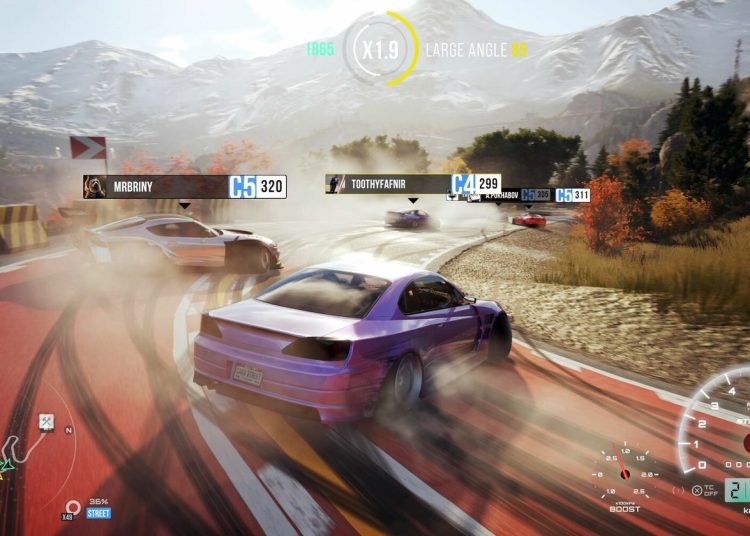Click the north compass marker on minimap
The height and width of the screenshot is (536, 750).
(x=68, y=431)
